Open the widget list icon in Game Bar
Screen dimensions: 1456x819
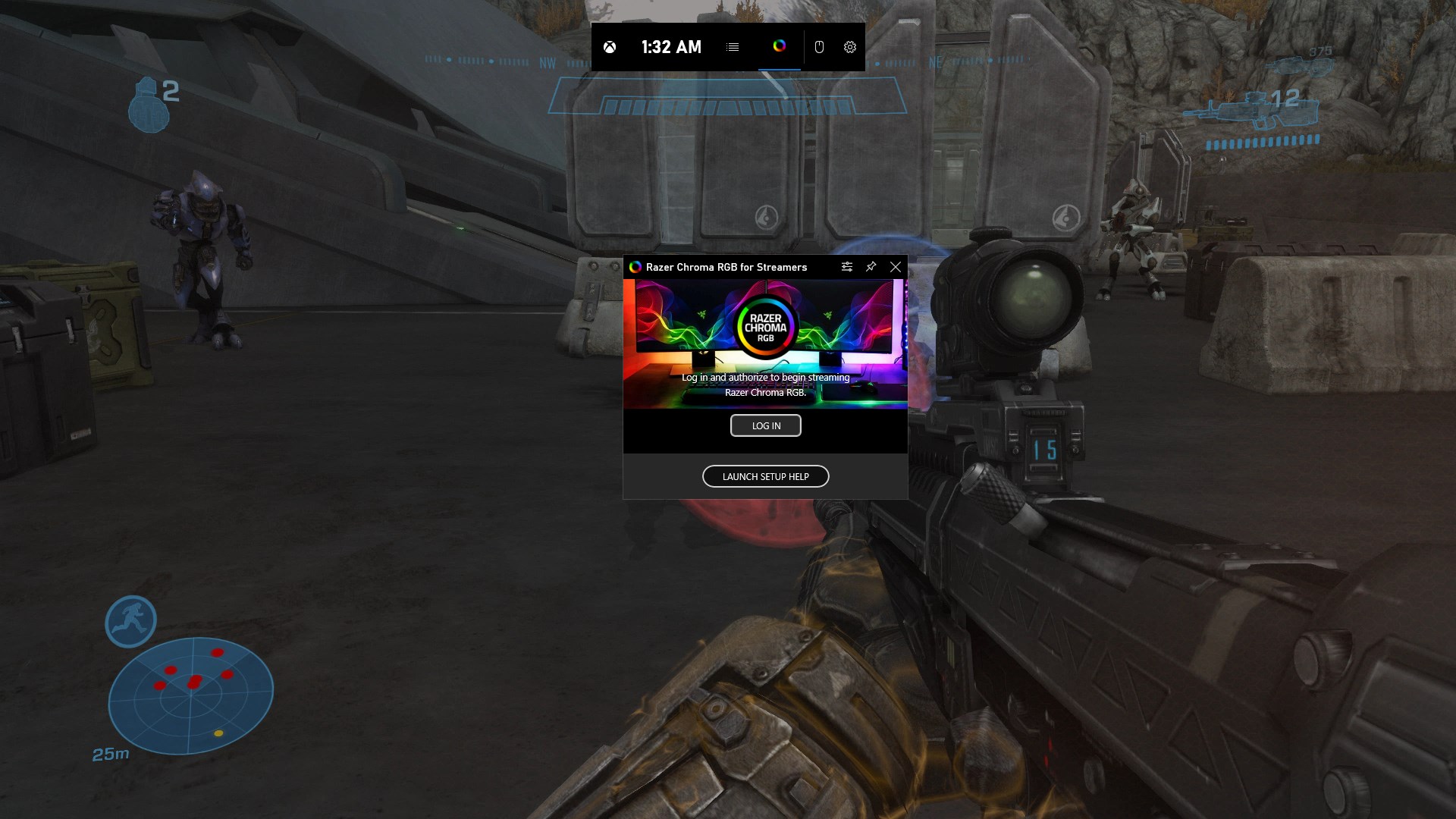pyautogui.click(x=733, y=47)
